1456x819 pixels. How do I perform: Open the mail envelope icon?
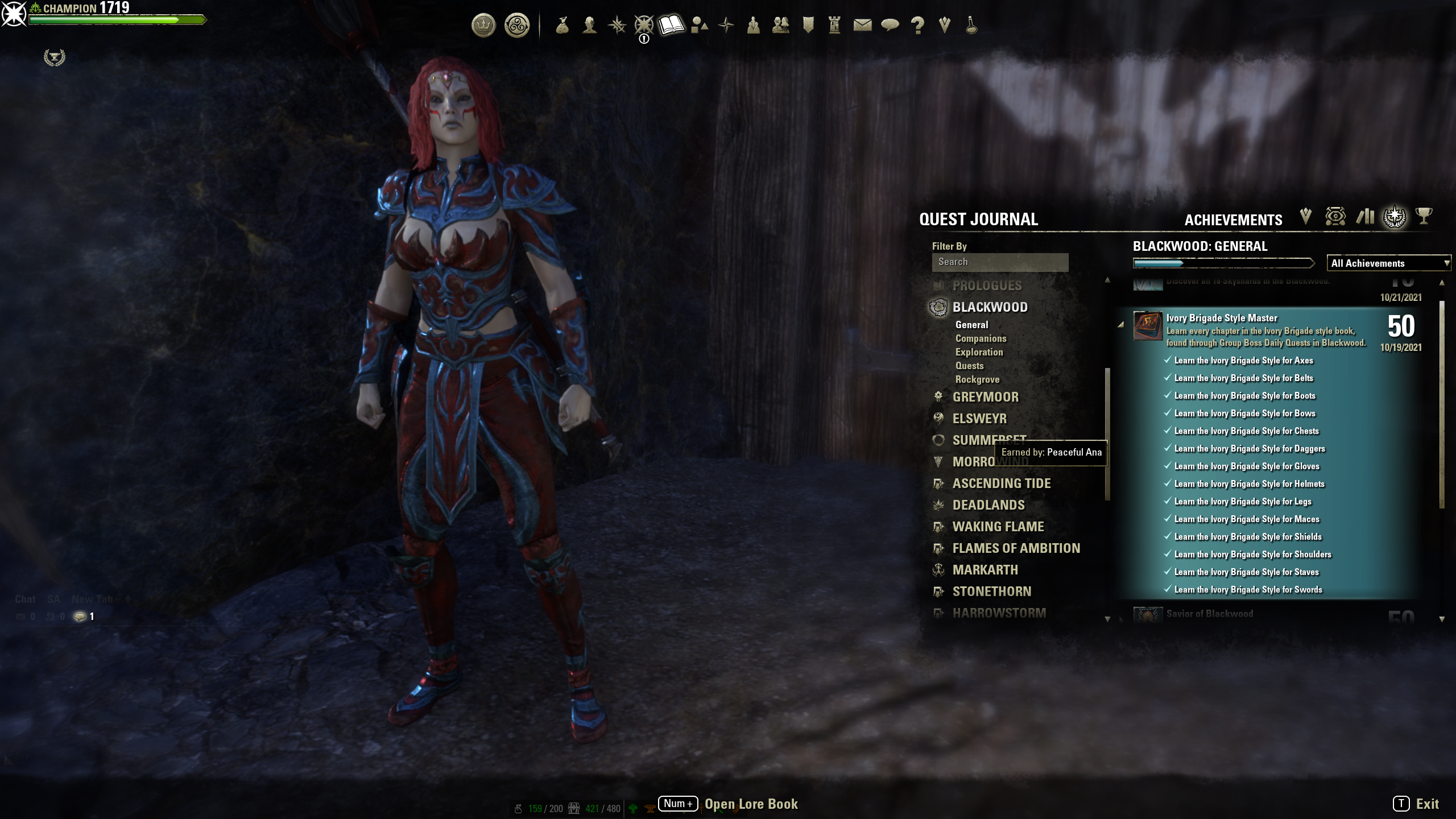(862, 25)
